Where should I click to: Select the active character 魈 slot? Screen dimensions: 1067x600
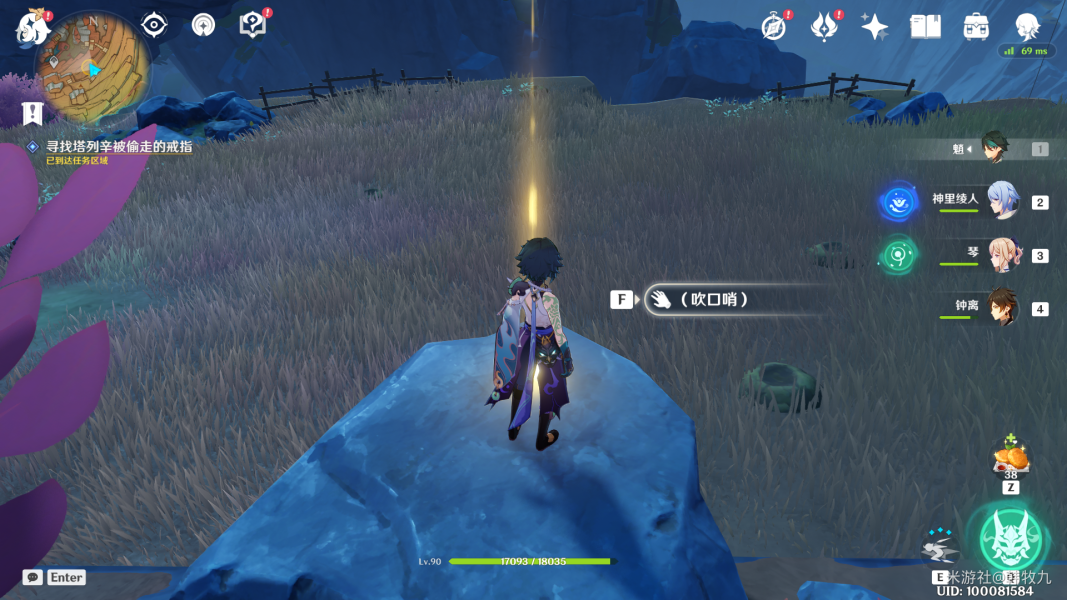click(995, 148)
